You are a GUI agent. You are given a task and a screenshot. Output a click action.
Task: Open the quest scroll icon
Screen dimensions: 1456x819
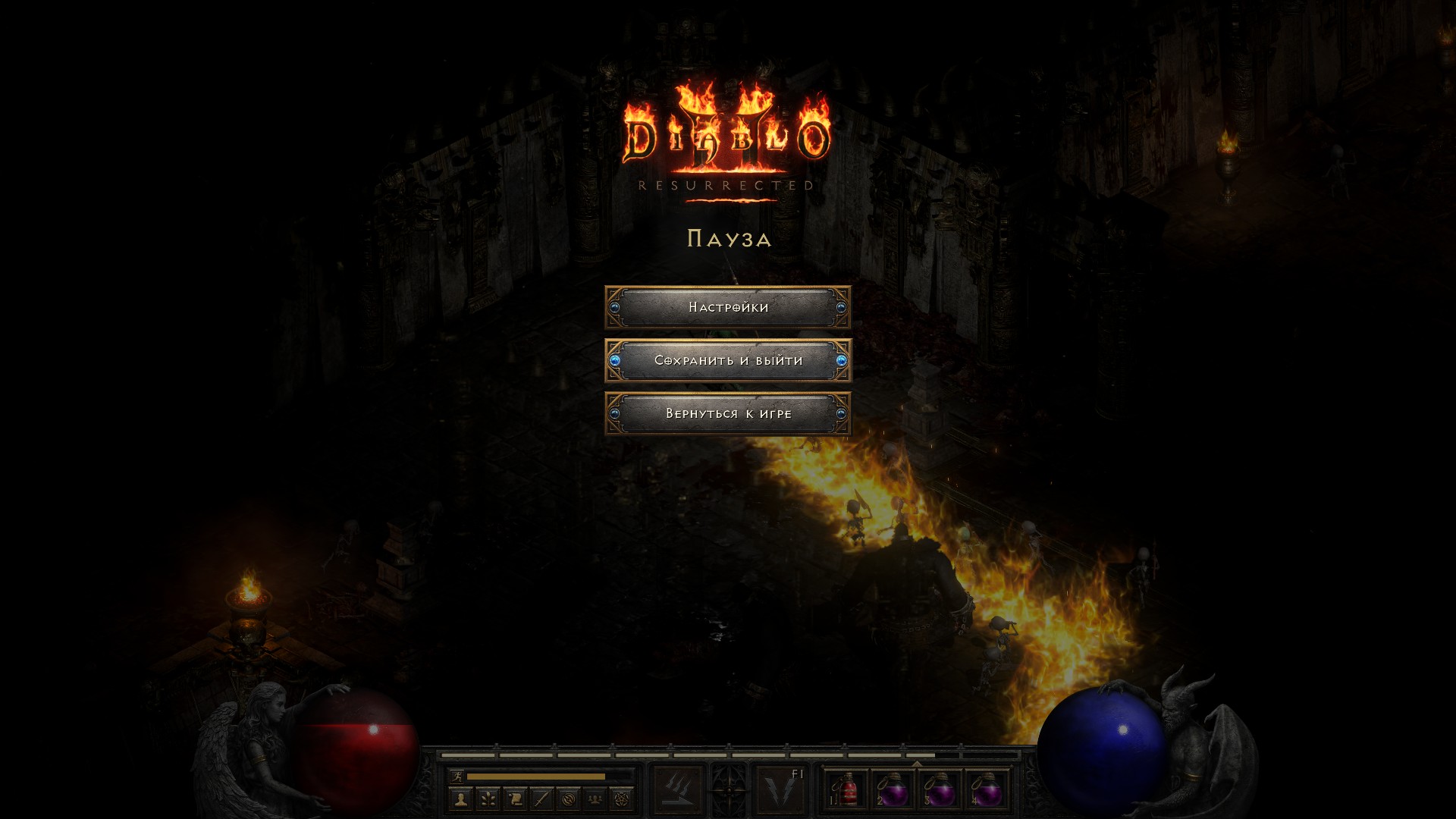tap(515, 799)
